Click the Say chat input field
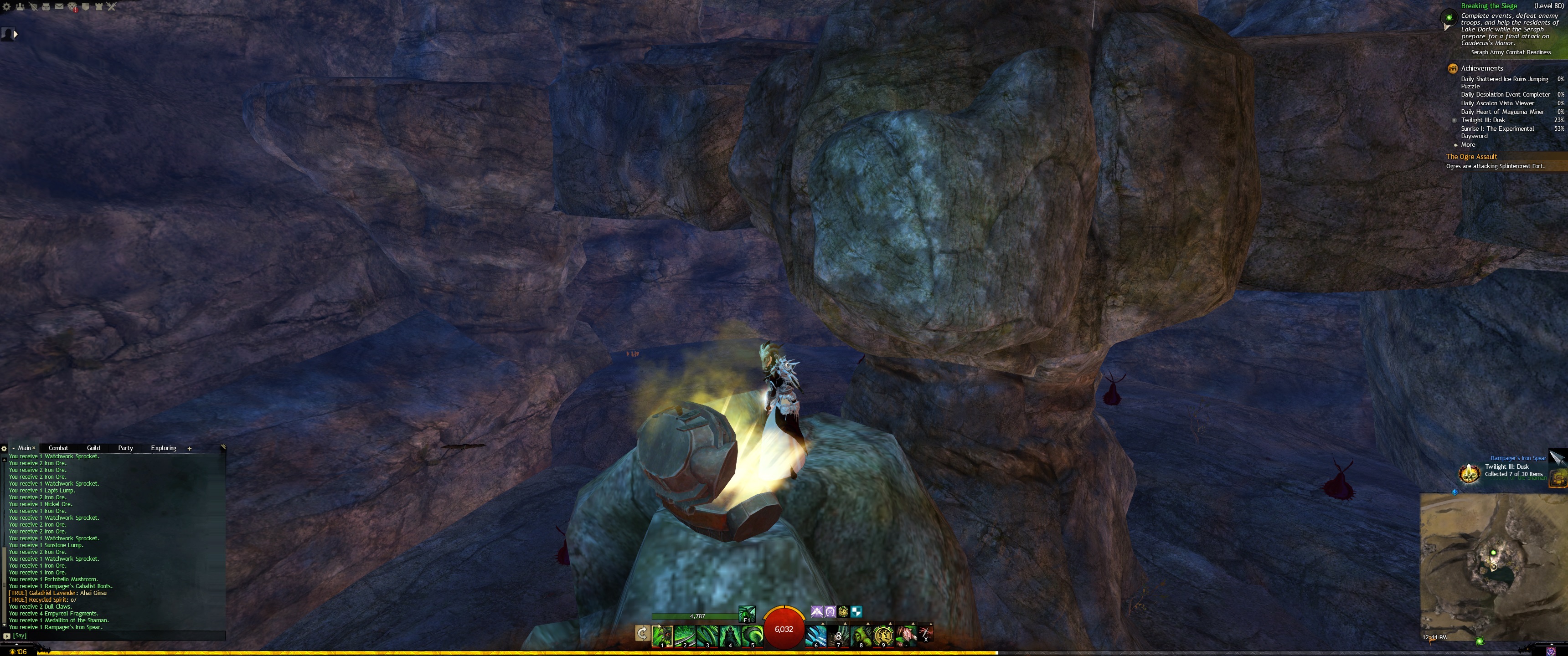This screenshot has width=1568, height=656. point(116,635)
